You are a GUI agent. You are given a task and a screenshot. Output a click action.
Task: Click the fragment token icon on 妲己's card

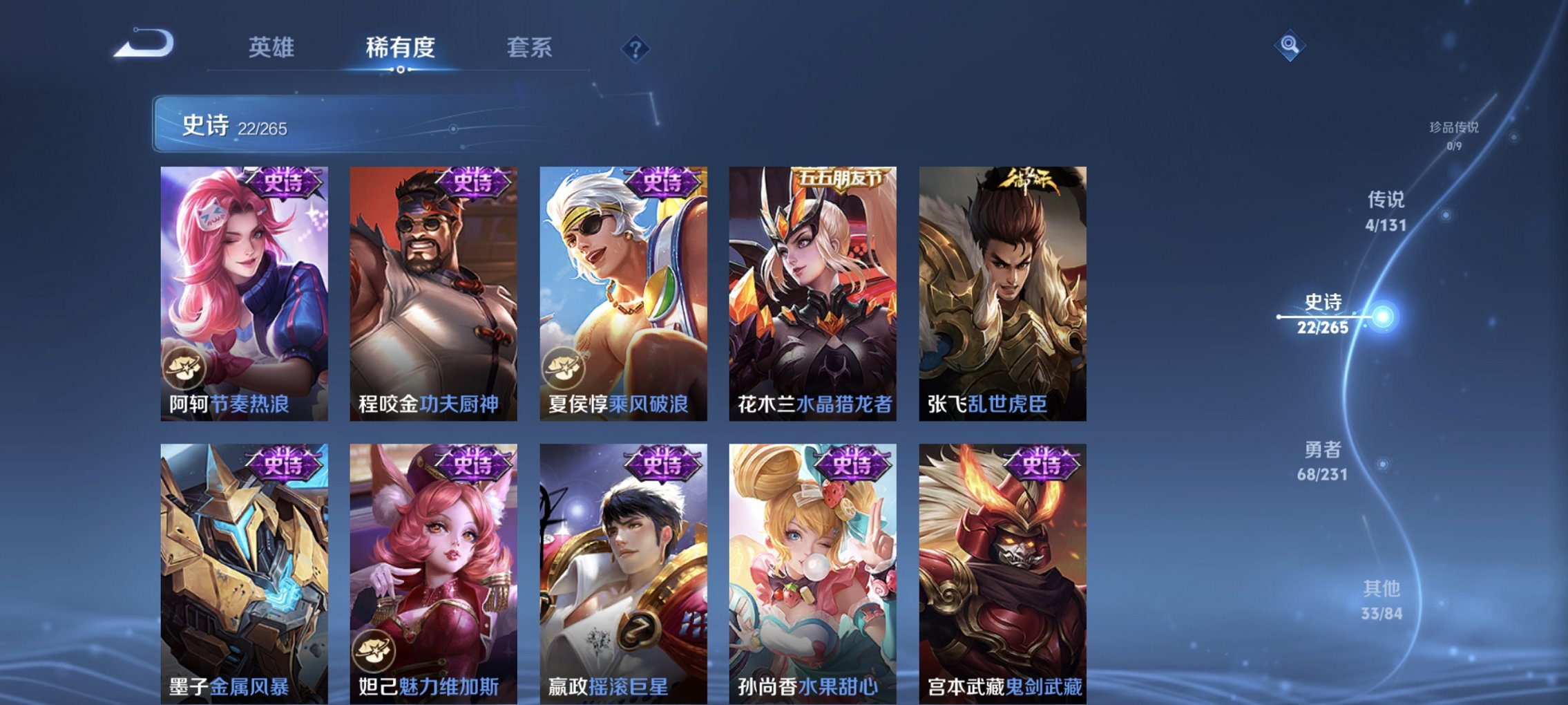tap(374, 651)
